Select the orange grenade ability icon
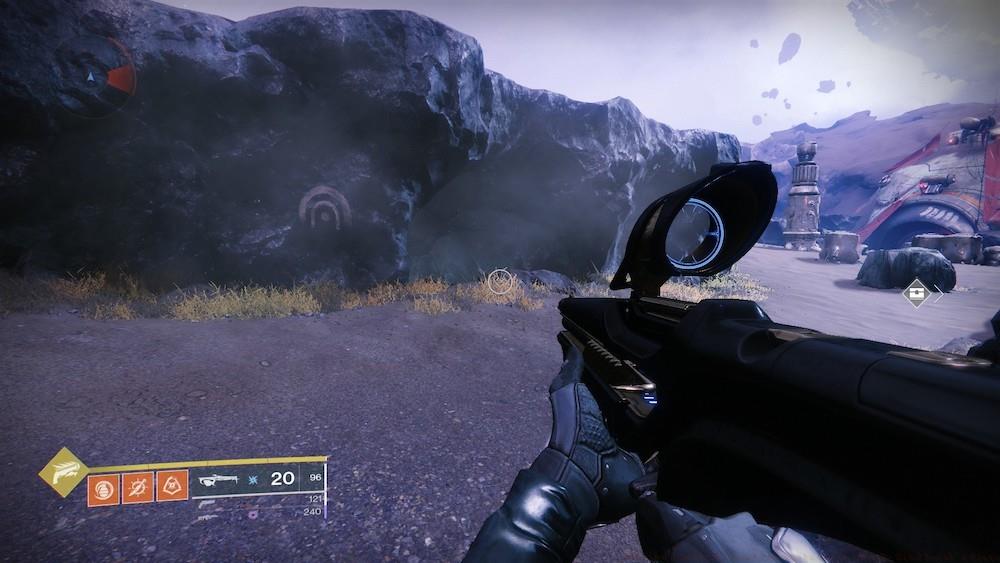 coord(103,487)
